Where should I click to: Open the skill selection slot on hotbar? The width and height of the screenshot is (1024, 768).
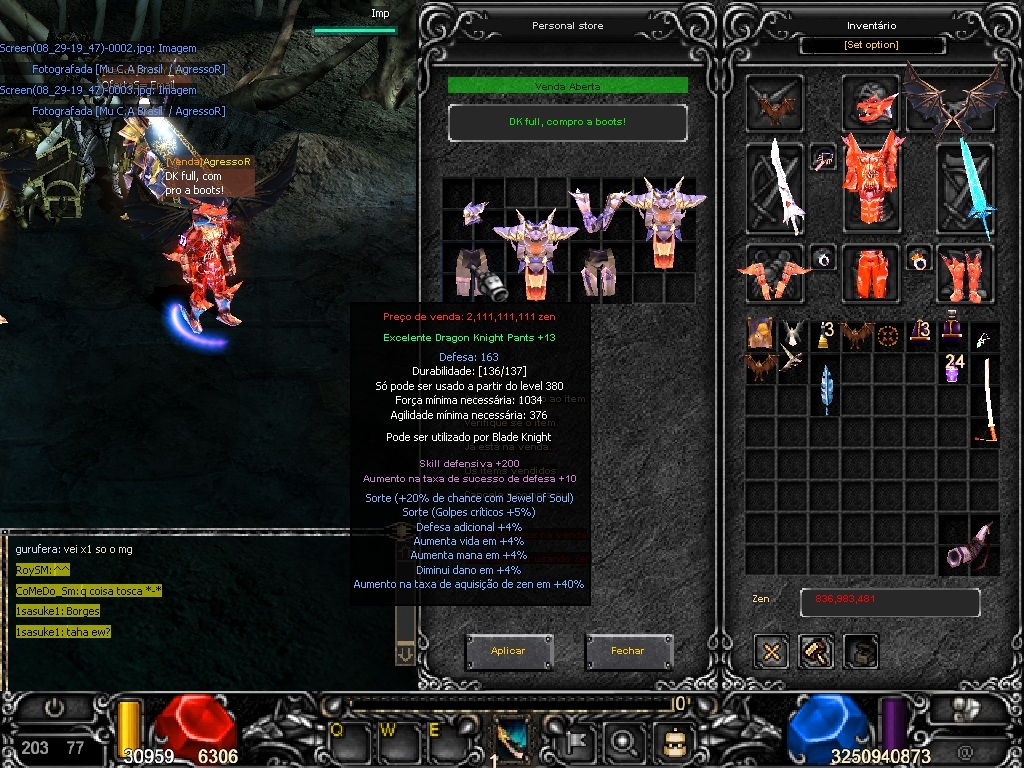pyautogui.click(x=513, y=739)
